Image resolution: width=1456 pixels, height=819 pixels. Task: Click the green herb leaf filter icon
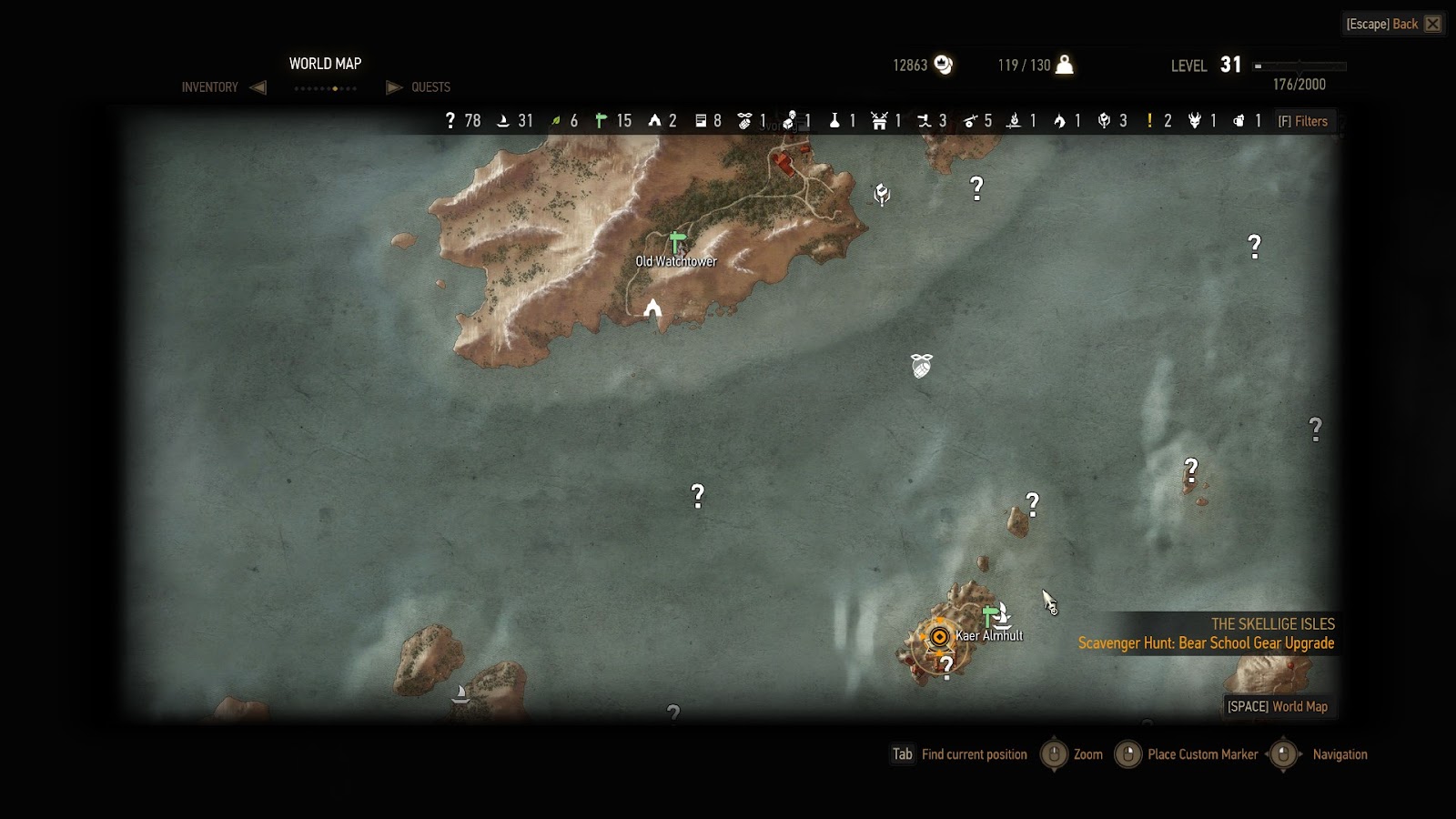tap(555, 120)
